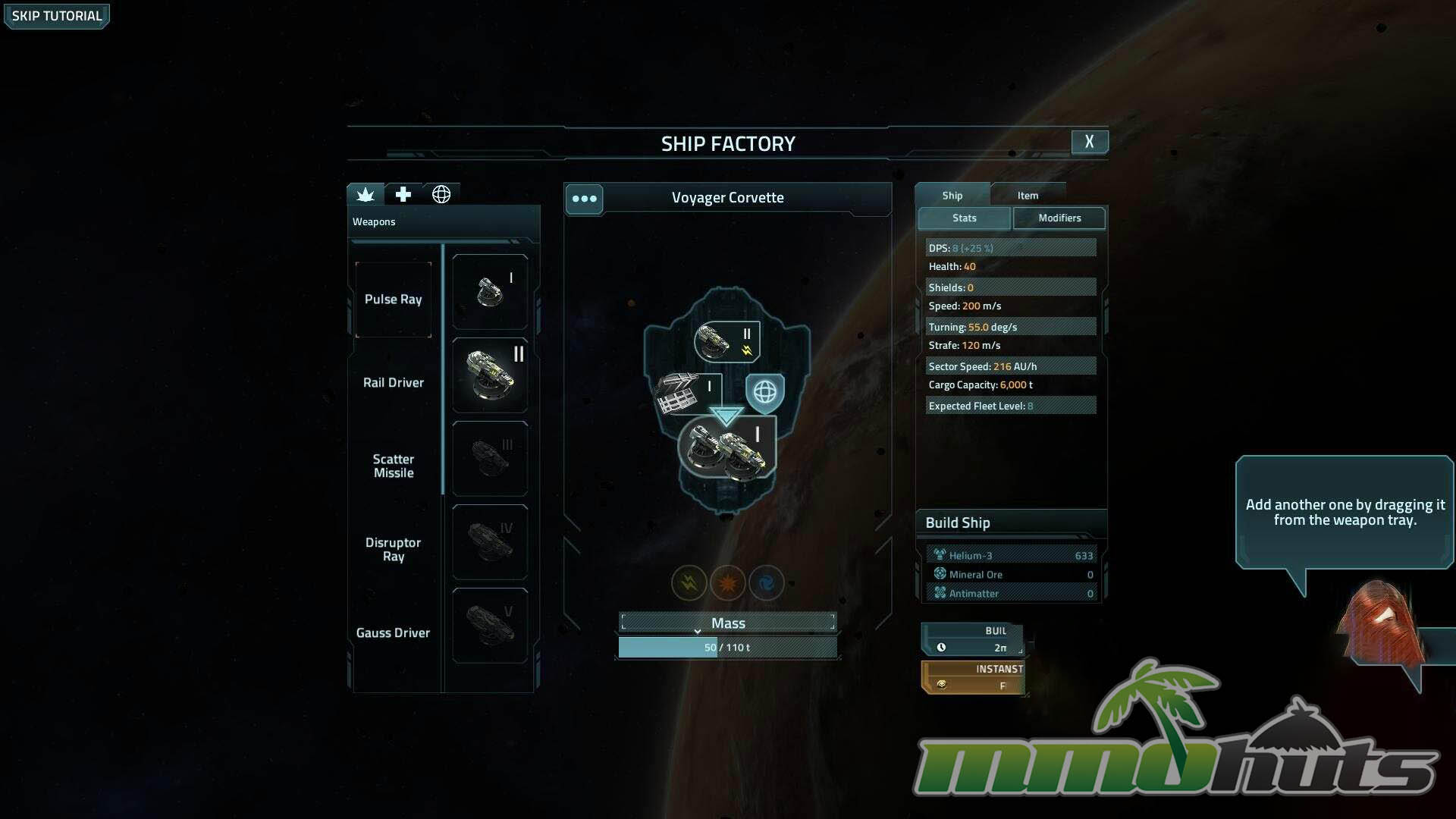This screenshot has width=1456, height=819.
Task: Select the Pulse Ray weapon
Action: (393, 300)
